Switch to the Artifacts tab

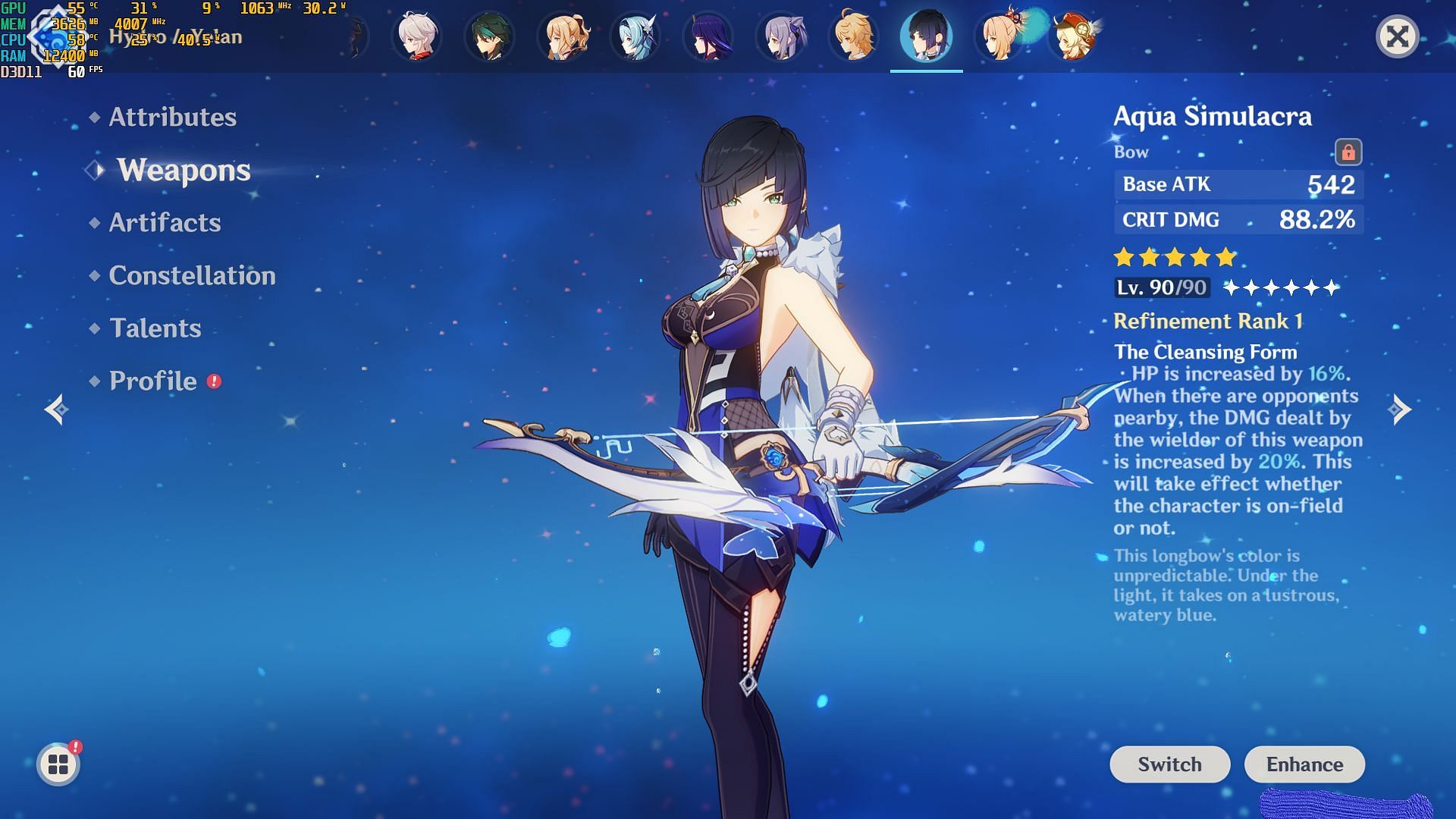click(x=164, y=222)
